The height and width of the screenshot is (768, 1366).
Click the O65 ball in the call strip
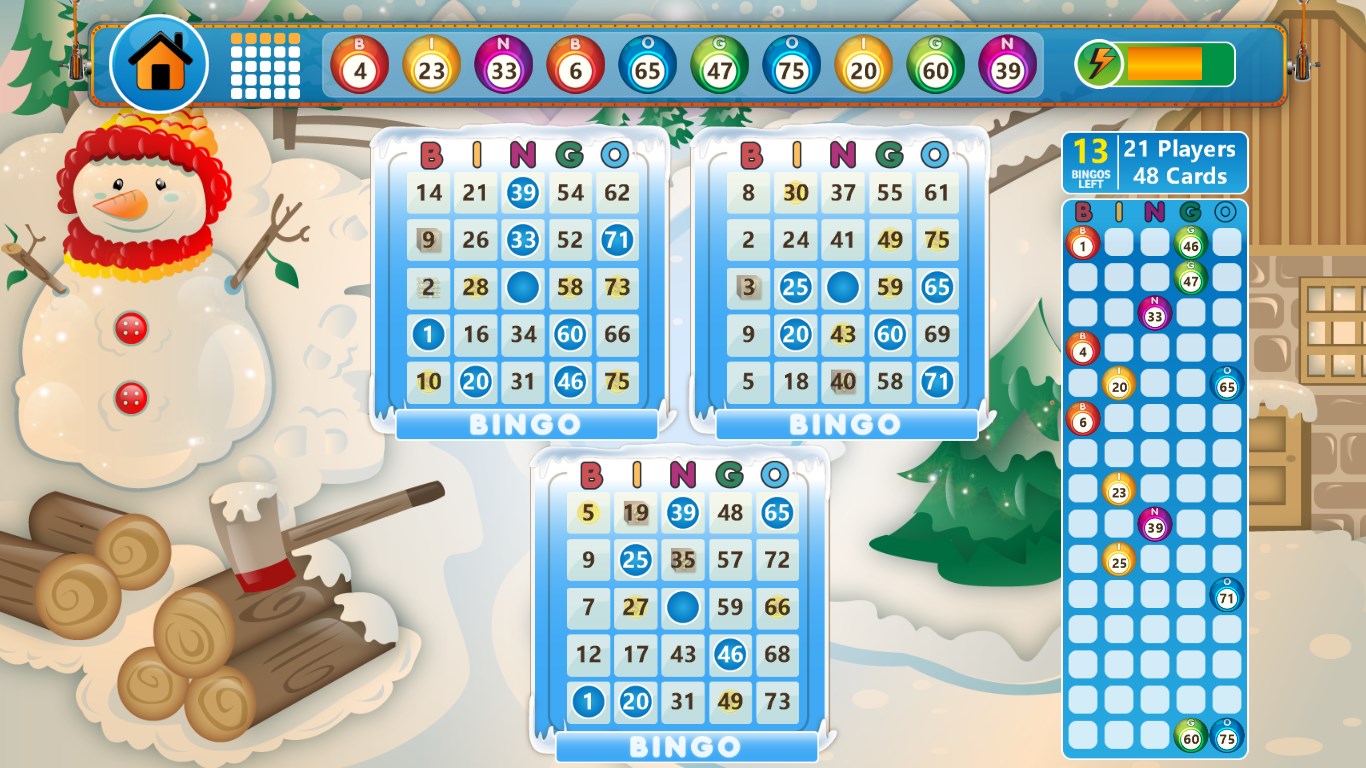648,65
